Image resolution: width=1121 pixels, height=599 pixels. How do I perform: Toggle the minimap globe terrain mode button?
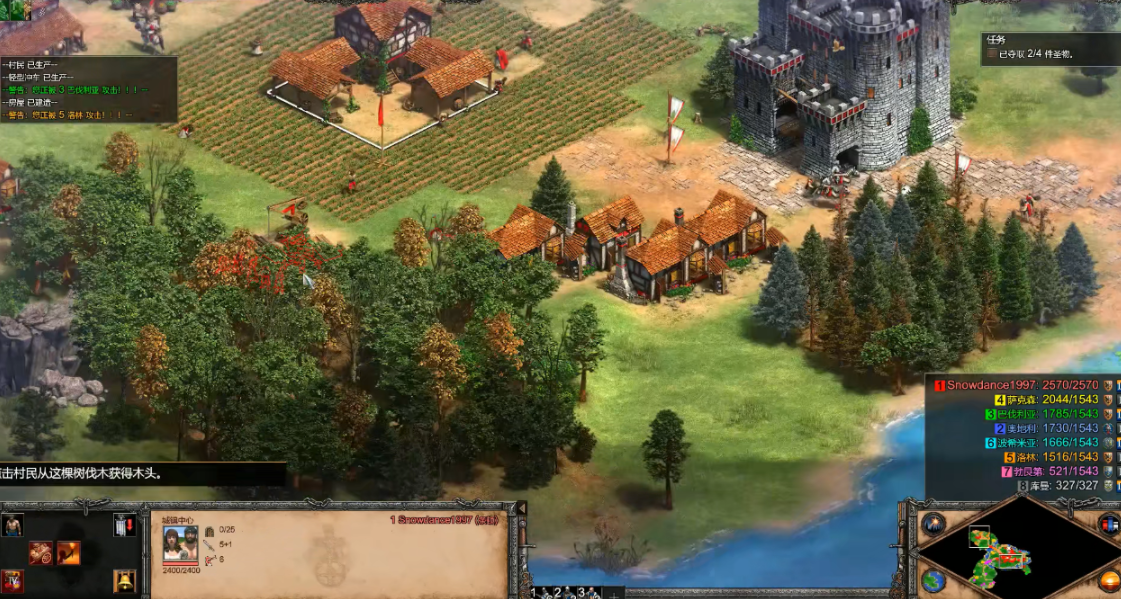(933, 579)
